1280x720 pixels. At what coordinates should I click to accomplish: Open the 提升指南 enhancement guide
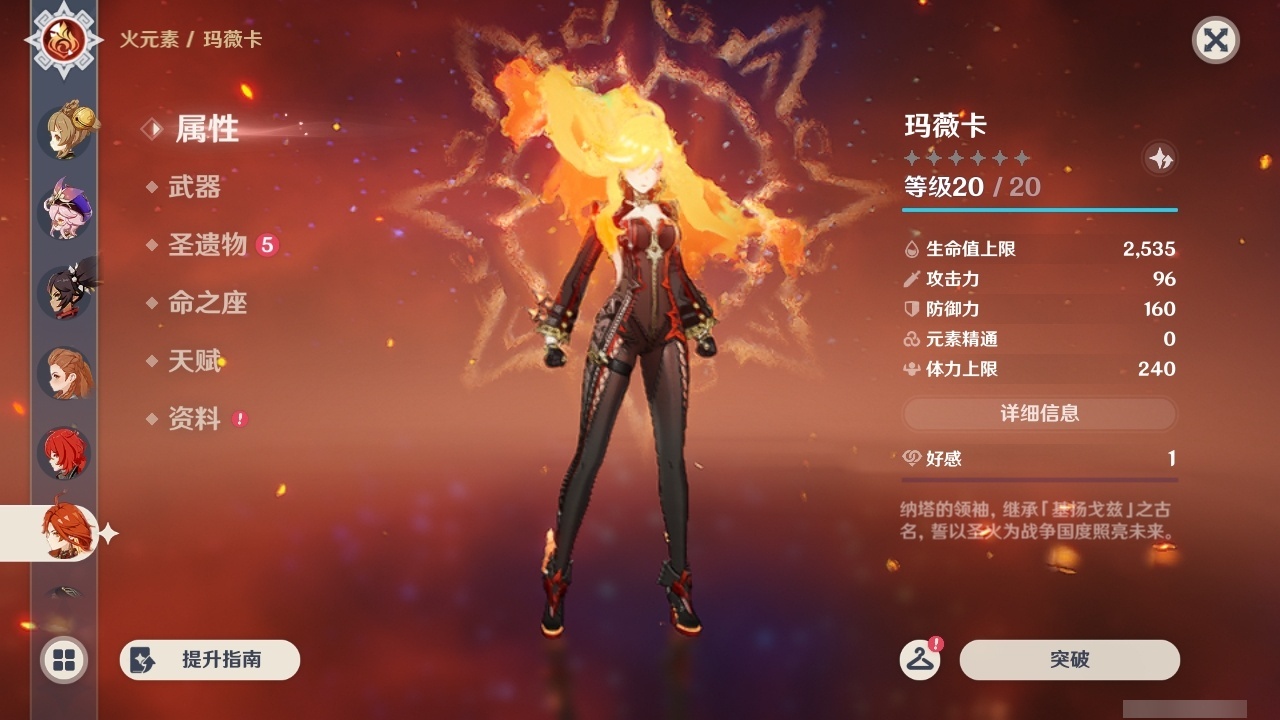(x=209, y=660)
